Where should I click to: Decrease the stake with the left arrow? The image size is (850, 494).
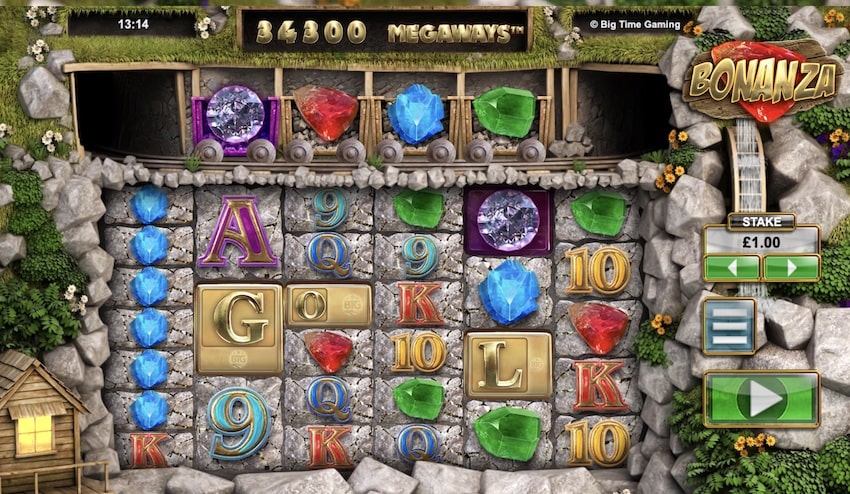tap(731, 268)
